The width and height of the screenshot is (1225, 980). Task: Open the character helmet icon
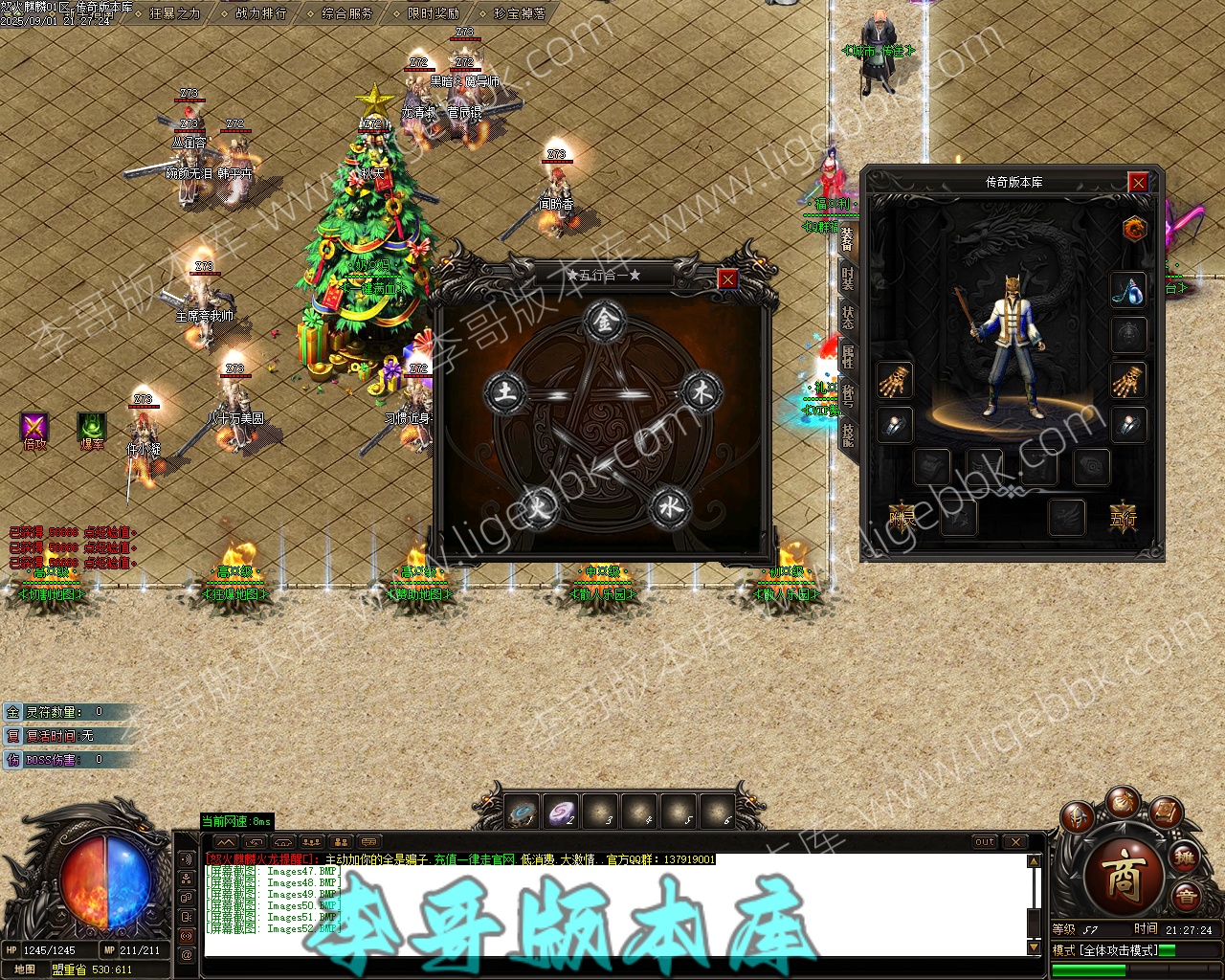[x=1078, y=818]
